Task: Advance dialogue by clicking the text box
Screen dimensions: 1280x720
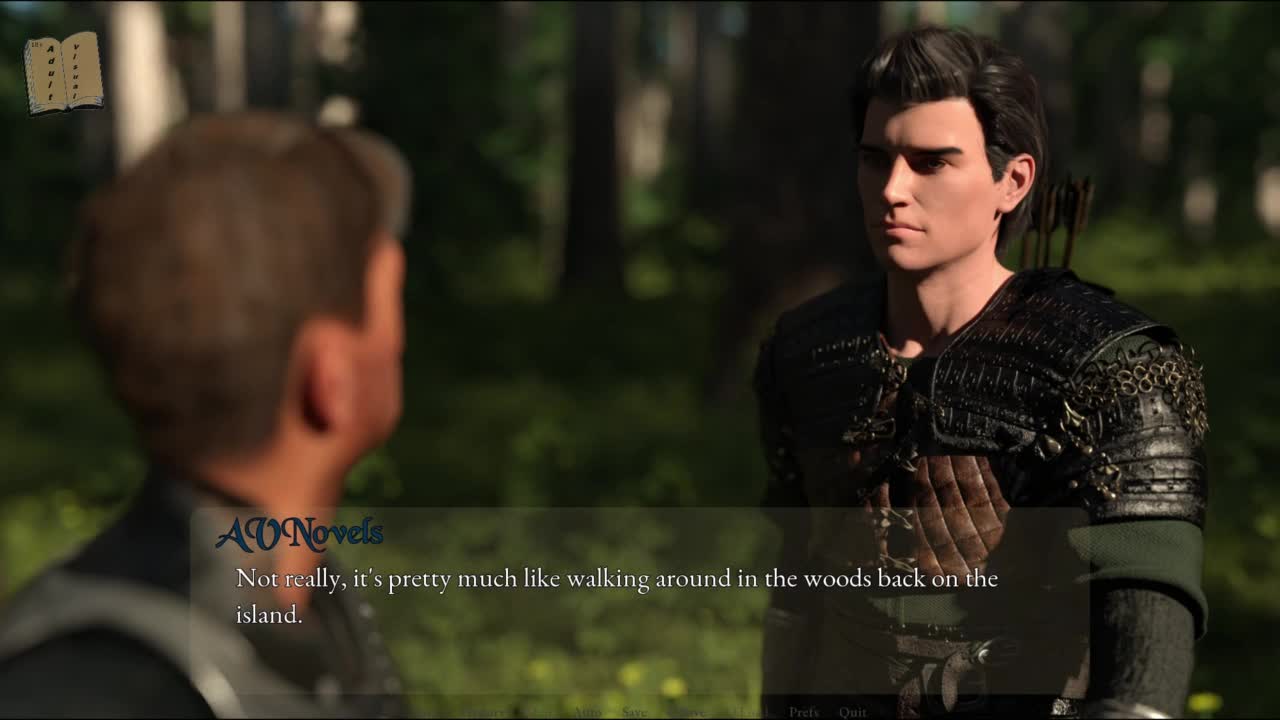Action: (640, 598)
